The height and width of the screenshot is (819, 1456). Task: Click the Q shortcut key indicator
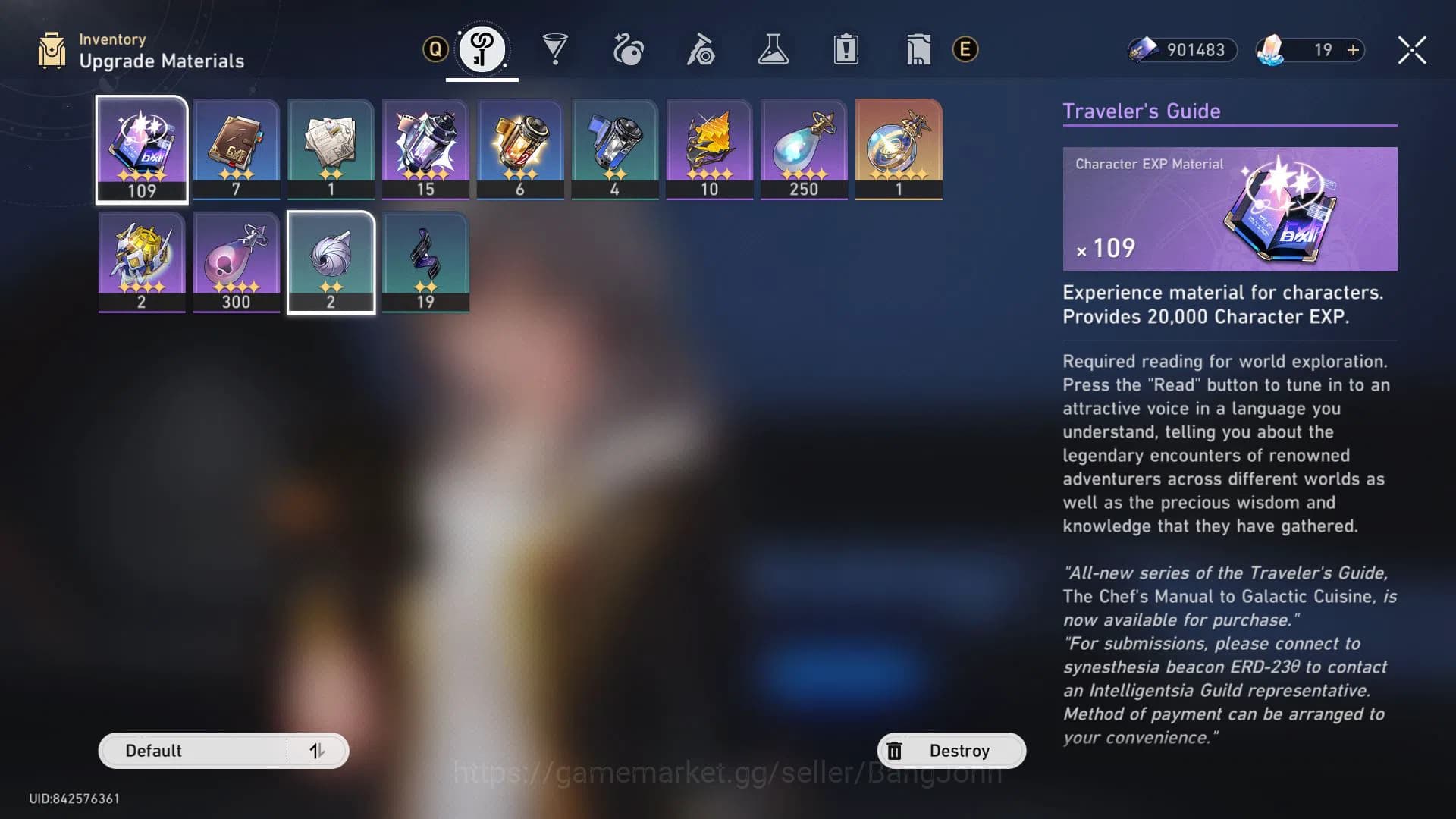click(434, 49)
